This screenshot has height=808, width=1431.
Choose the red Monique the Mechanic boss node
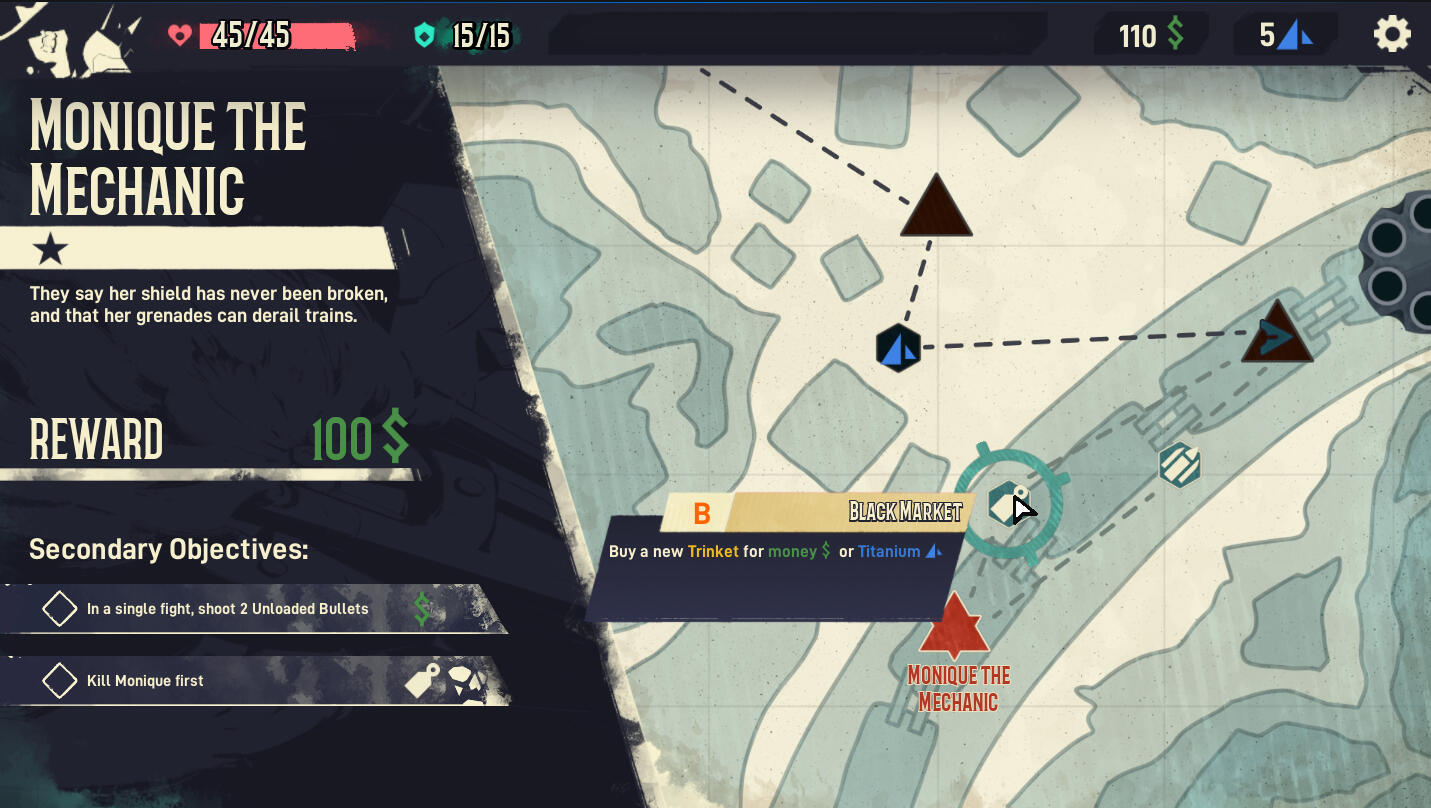(x=954, y=628)
